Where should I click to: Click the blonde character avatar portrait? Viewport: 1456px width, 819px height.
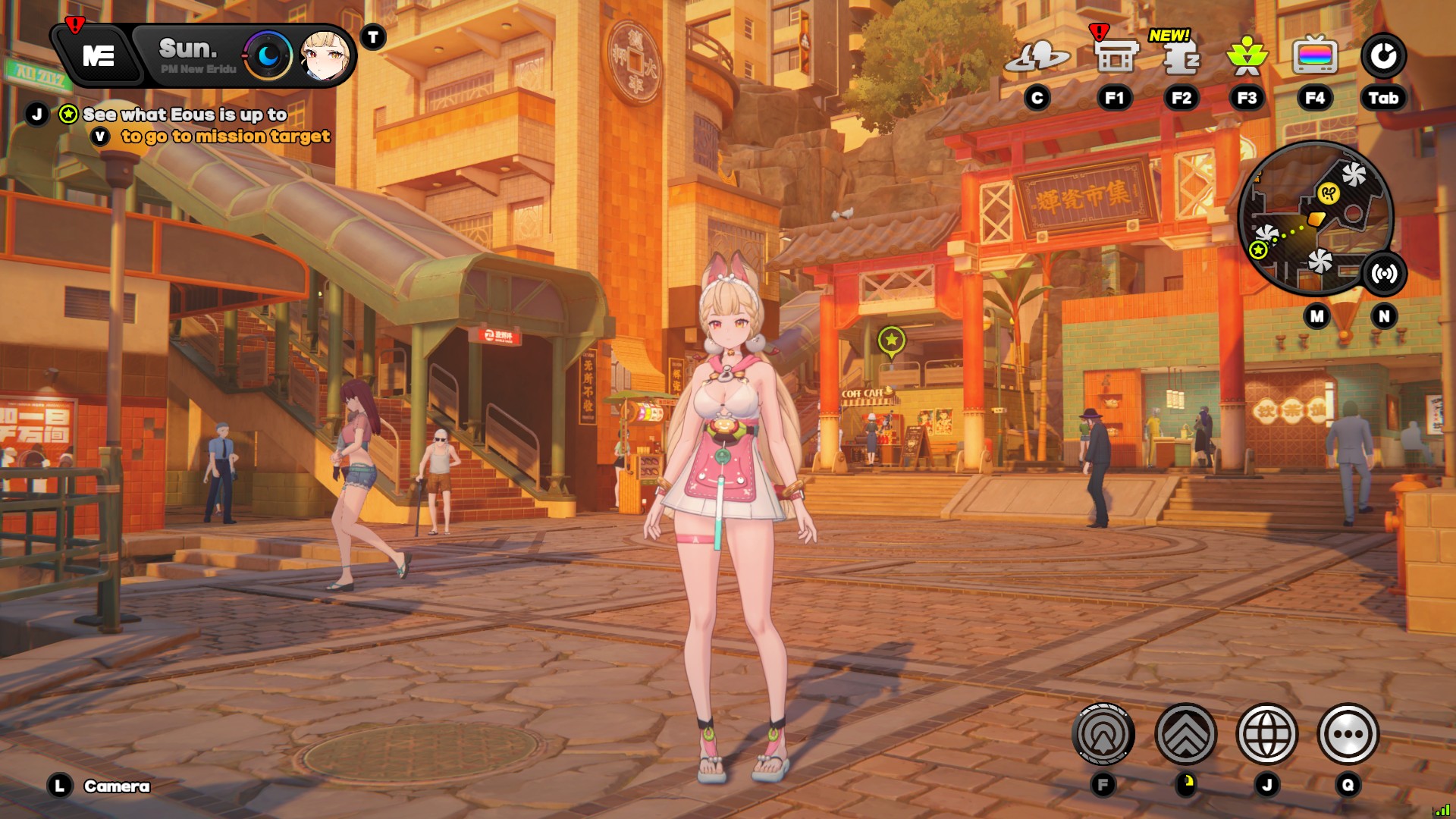pos(325,56)
